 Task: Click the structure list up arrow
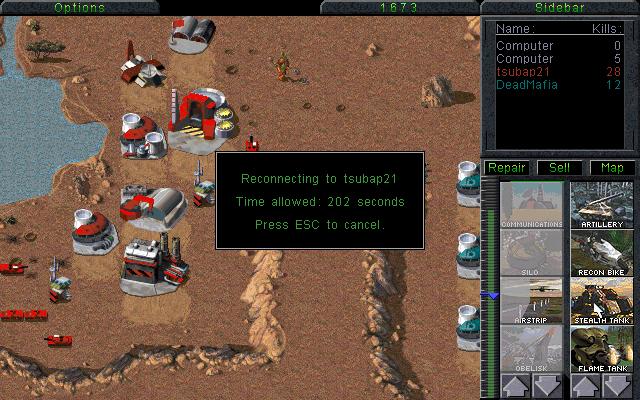click(514, 387)
